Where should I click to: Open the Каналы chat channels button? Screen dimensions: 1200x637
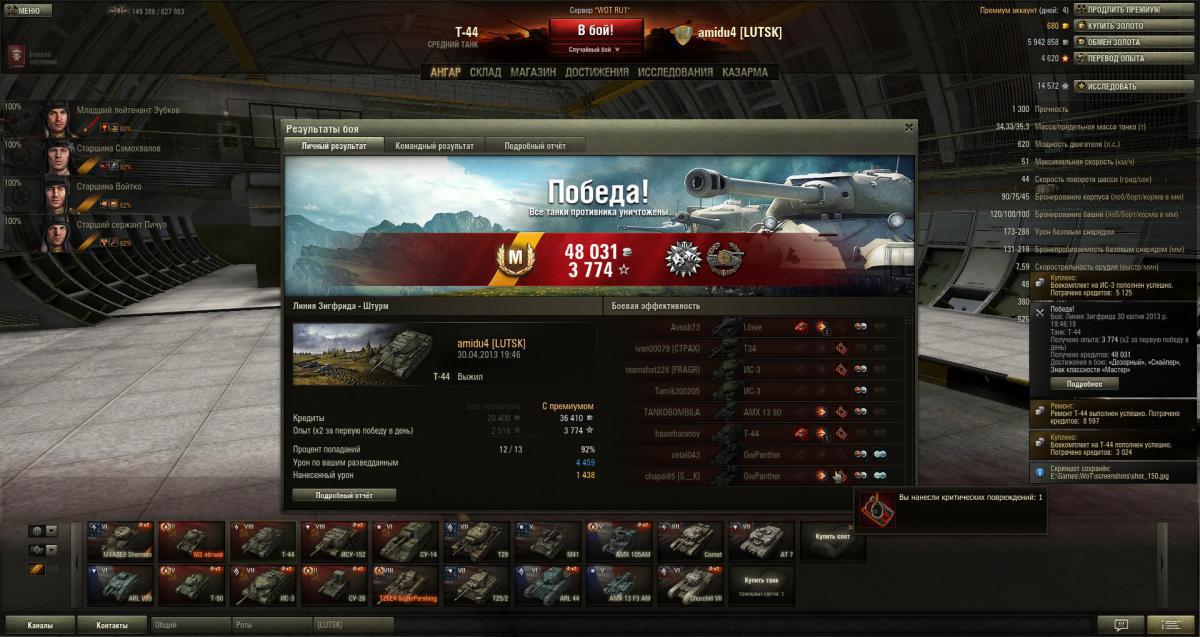click(x=40, y=625)
